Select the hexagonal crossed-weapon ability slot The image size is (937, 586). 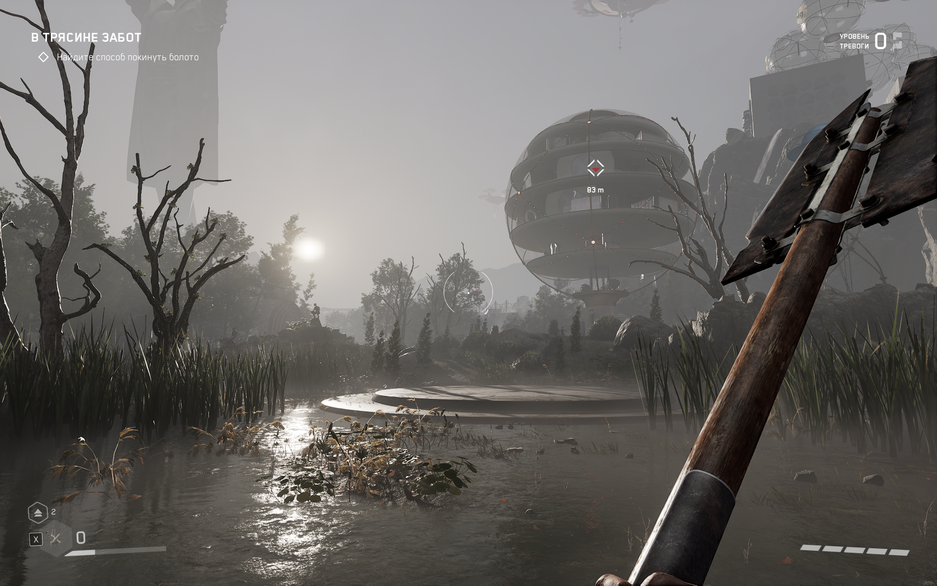[x=56, y=538]
